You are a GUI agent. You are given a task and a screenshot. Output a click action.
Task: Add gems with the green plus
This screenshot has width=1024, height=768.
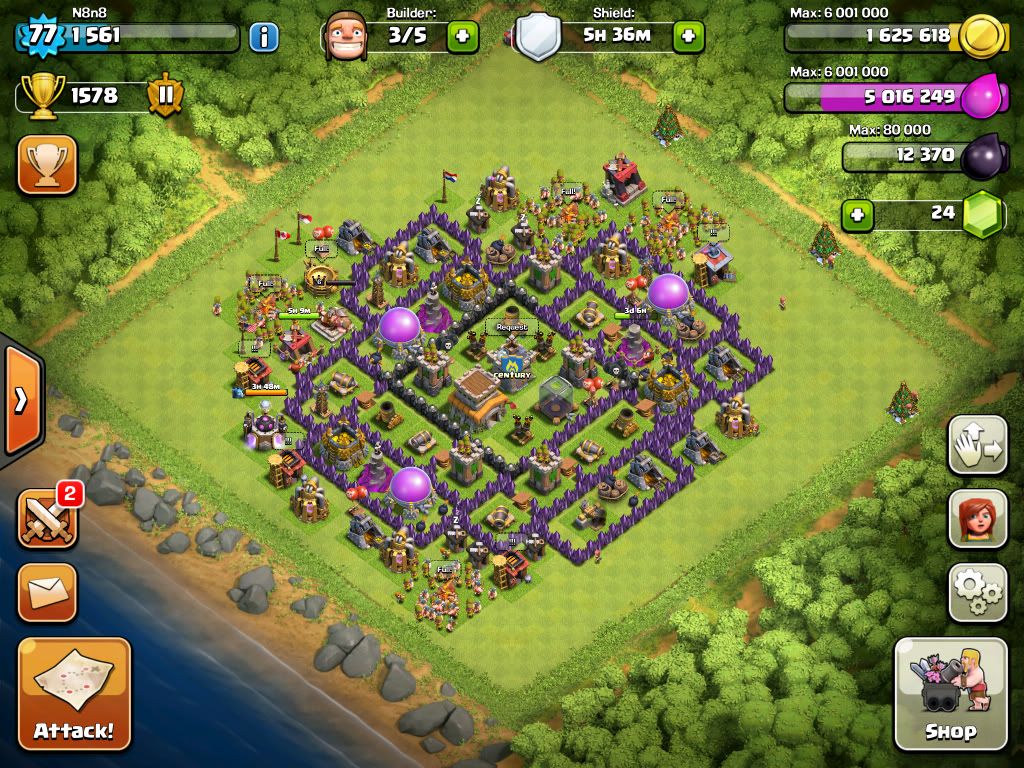point(855,213)
